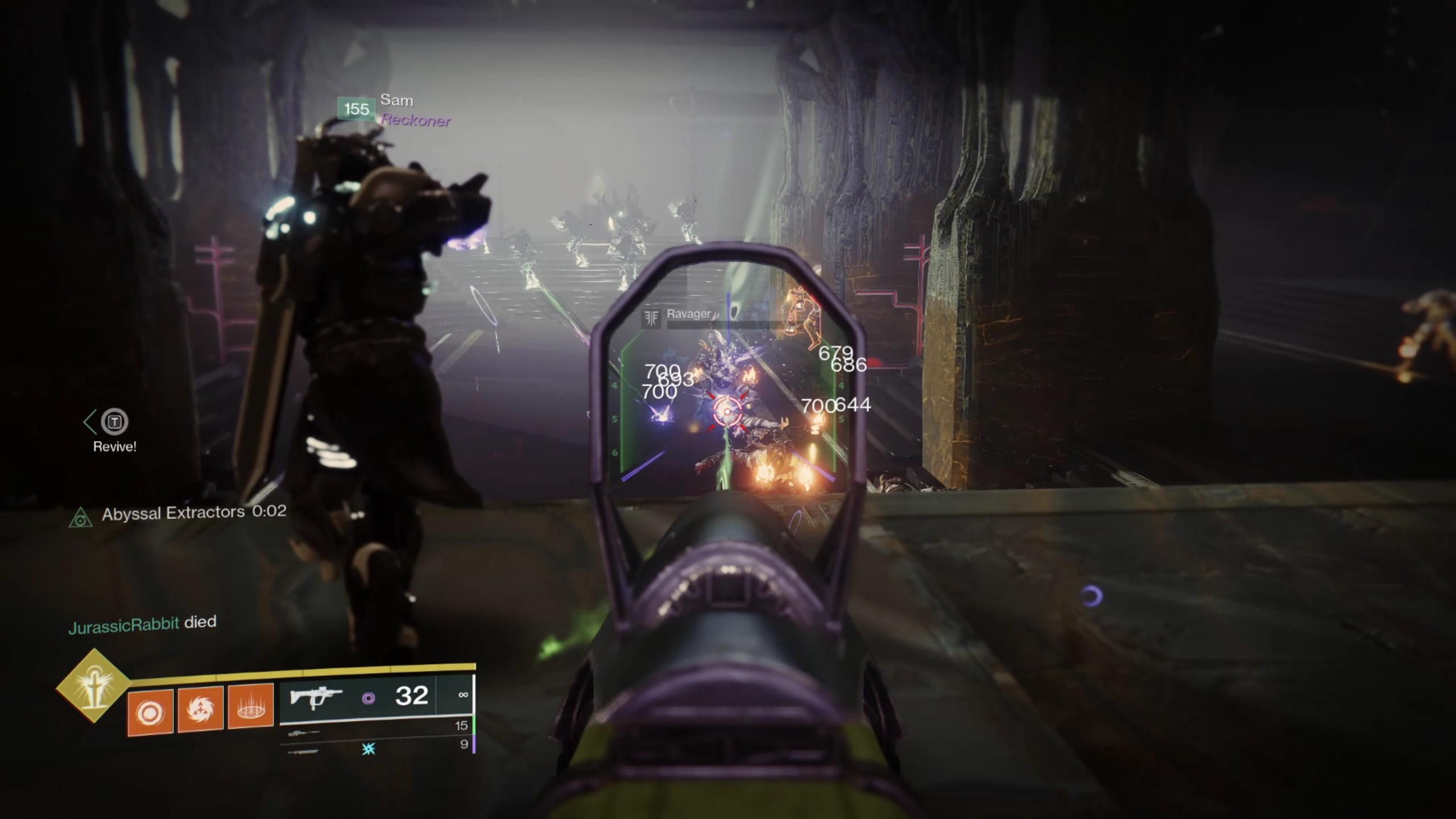The height and width of the screenshot is (819, 1456).
Task: Switch to the sniper rifle weapon row
Action: click(377, 727)
